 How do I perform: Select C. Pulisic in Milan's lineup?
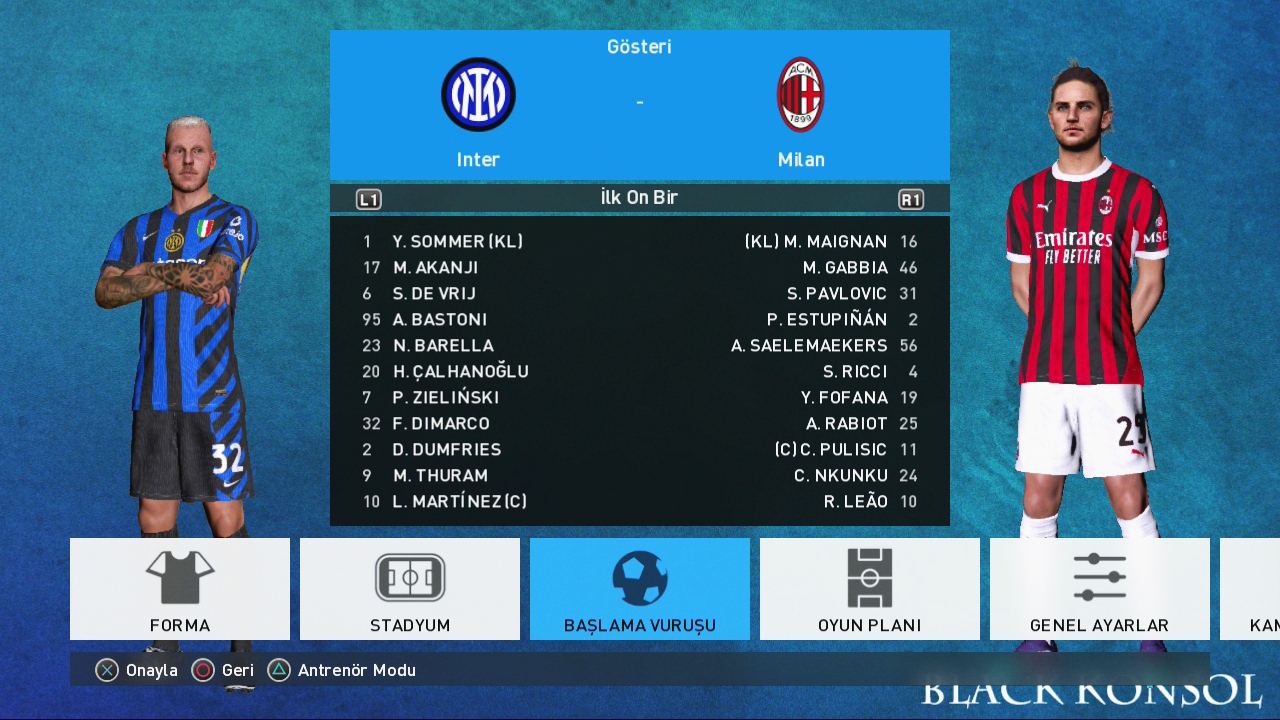coord(830,450)
